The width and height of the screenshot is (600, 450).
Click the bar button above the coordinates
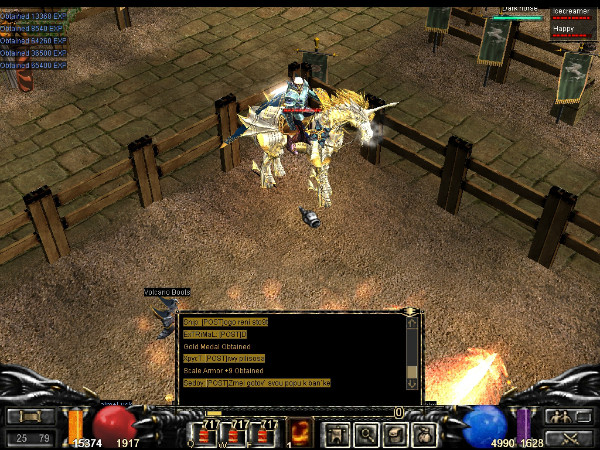(31, 416)
